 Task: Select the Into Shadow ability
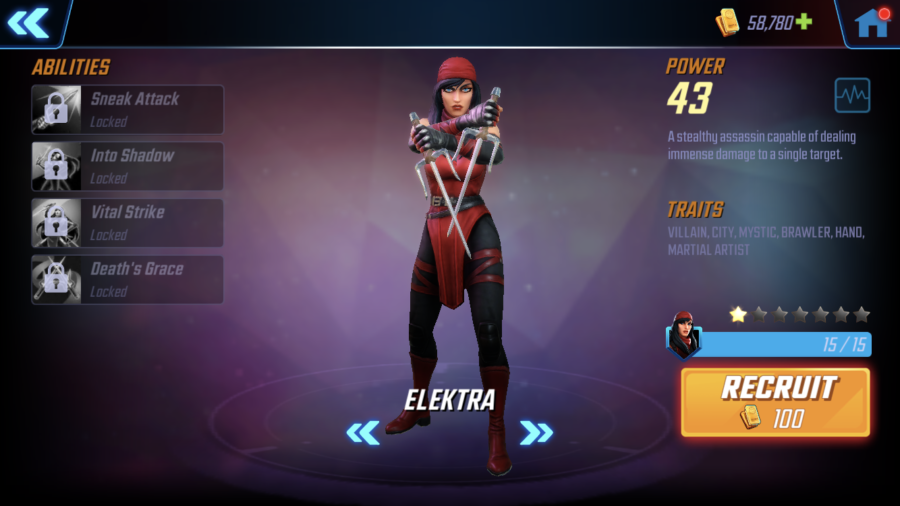pos(127,166)
